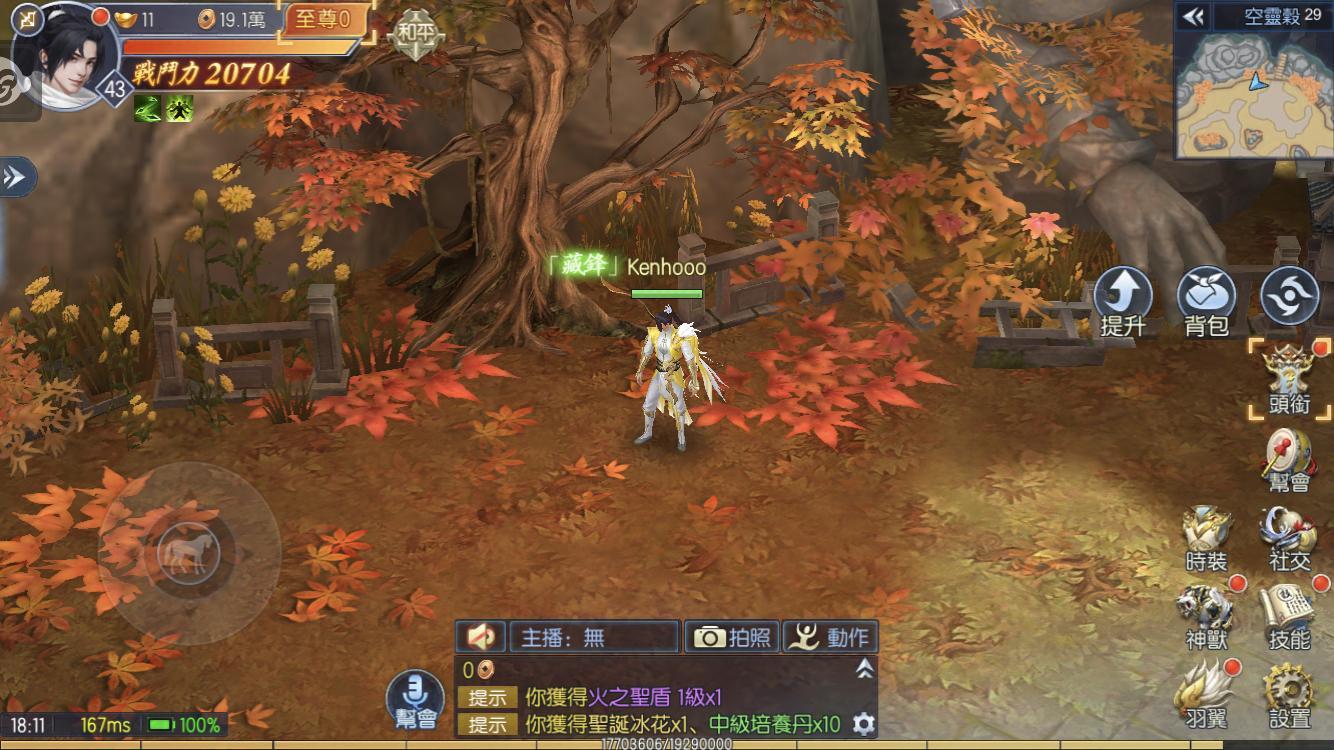Open the 背包 backpack panel
Screen dimensions: 1334x750
click(1204, 296)
